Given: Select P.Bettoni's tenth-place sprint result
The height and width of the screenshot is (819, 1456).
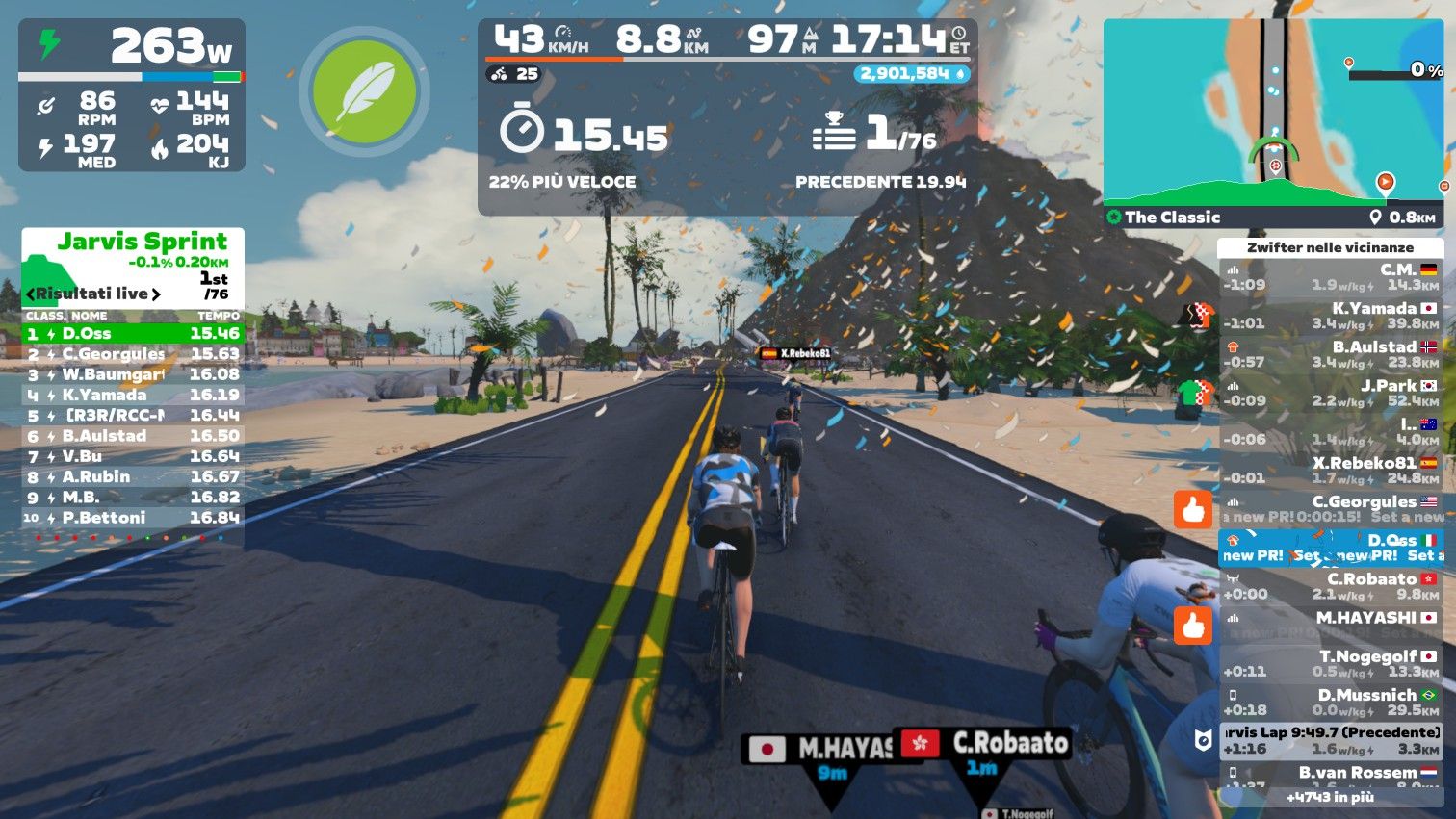Looking at the screenshot, I should (133, 518).
